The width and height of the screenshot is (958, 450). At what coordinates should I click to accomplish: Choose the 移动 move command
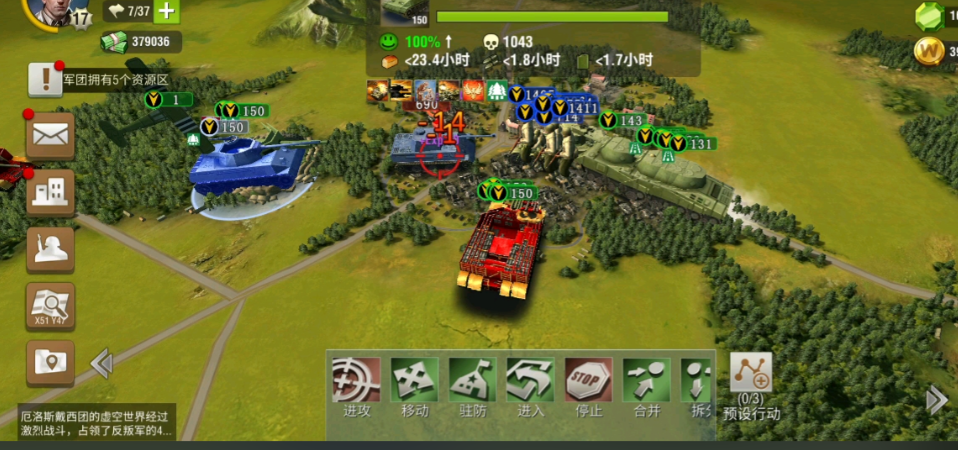click(414, 386)
